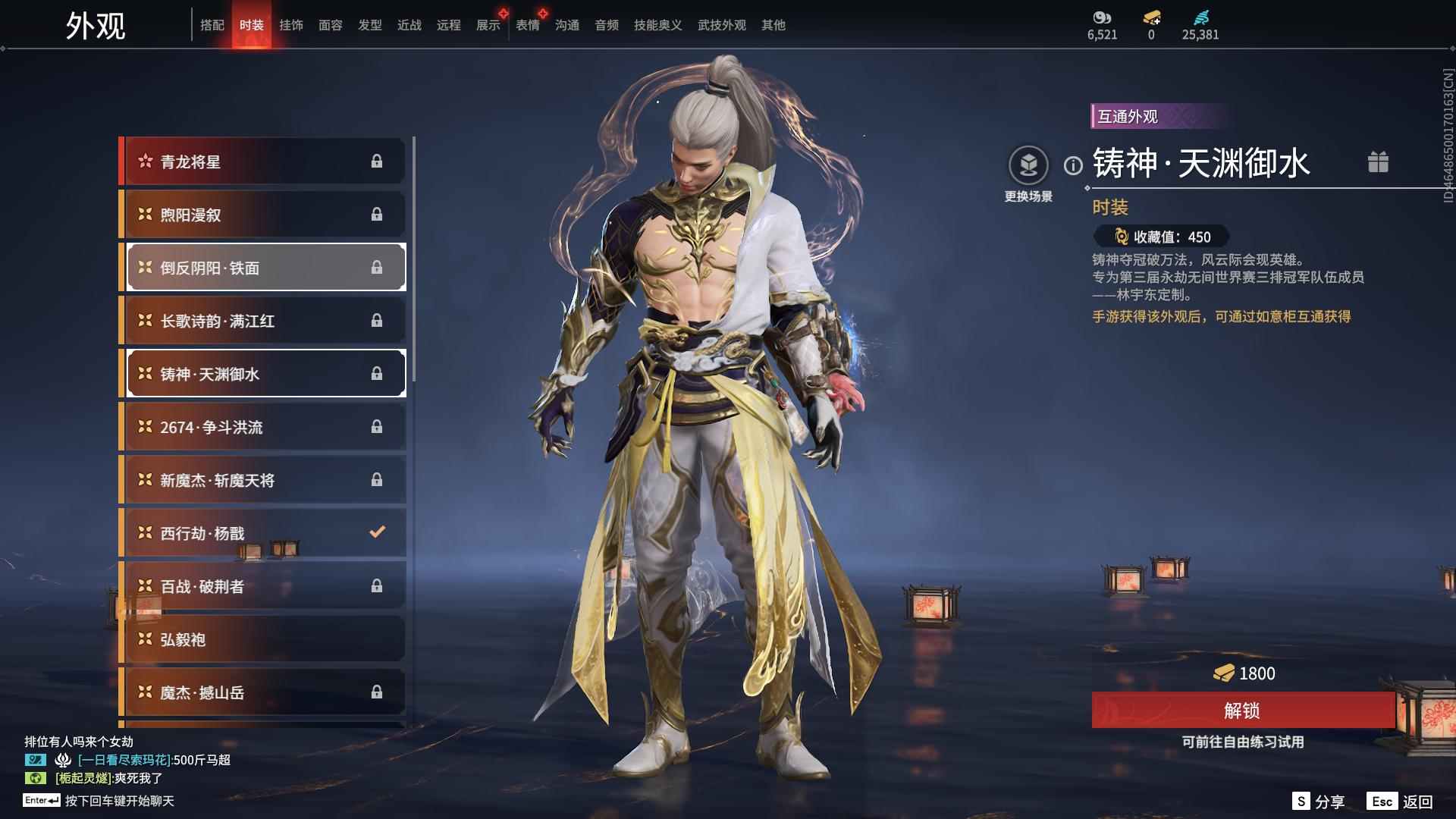Switch to the 搭配 tab

point(212,25)
